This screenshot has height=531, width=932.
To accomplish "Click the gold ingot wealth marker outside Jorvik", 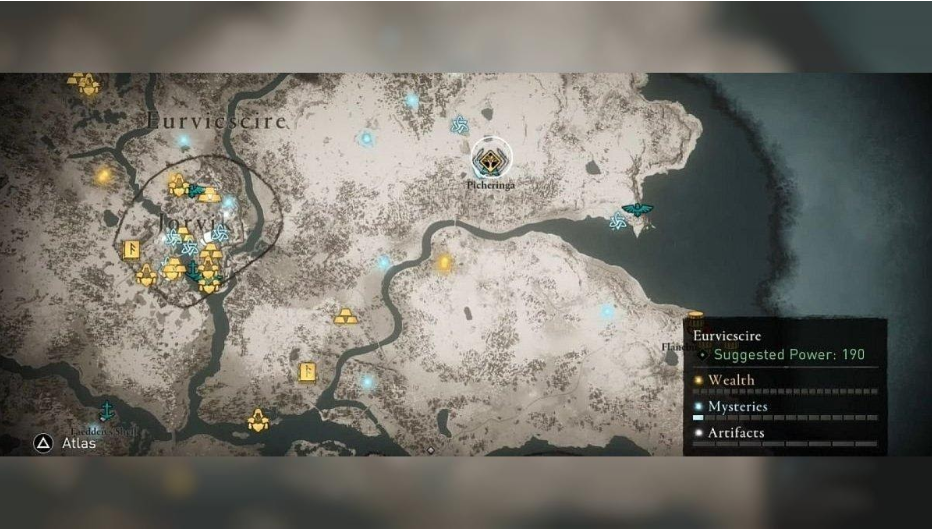I will coord(346,317).
